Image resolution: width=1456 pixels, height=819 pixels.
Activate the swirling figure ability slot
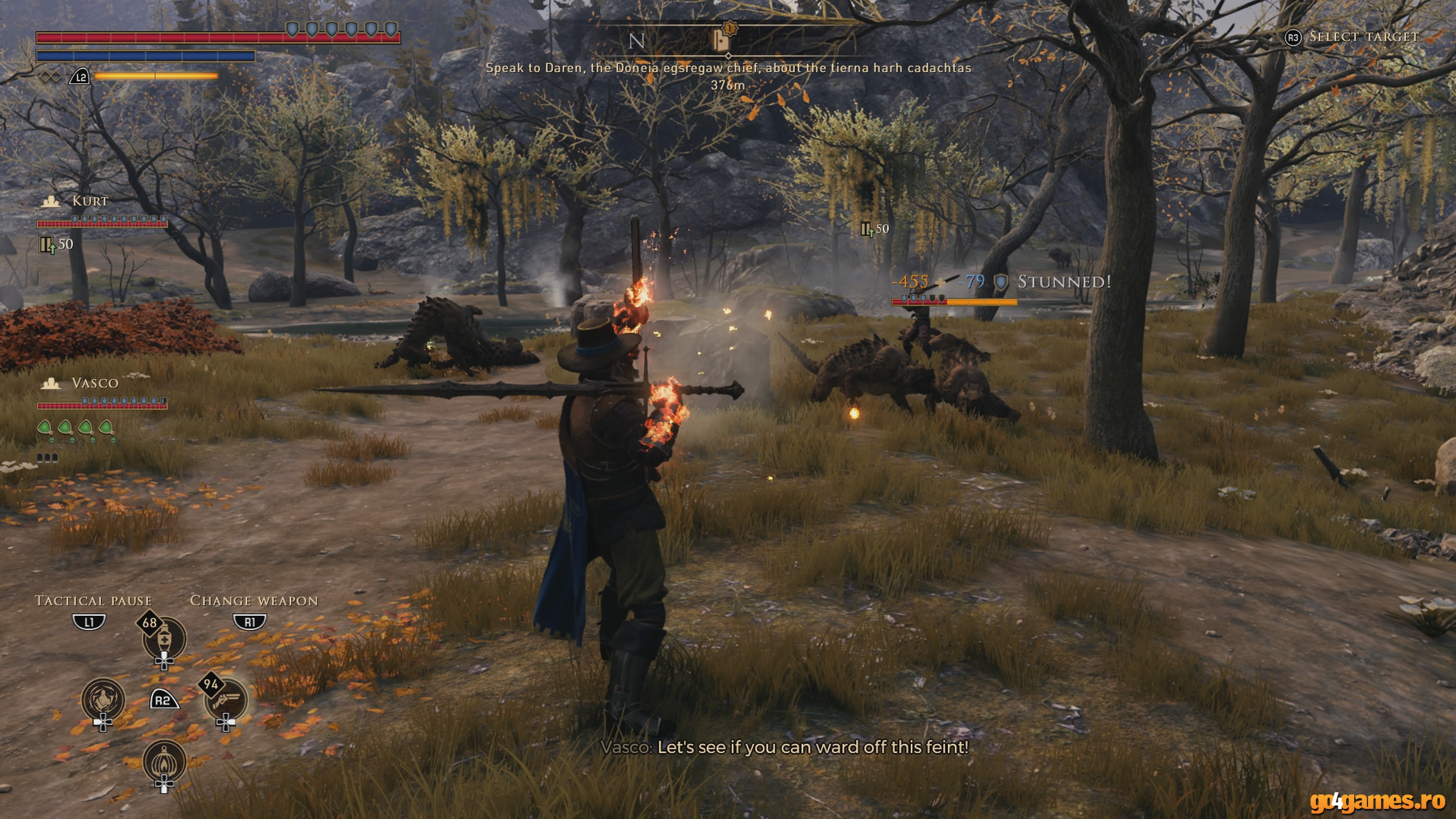pos(103,700)
